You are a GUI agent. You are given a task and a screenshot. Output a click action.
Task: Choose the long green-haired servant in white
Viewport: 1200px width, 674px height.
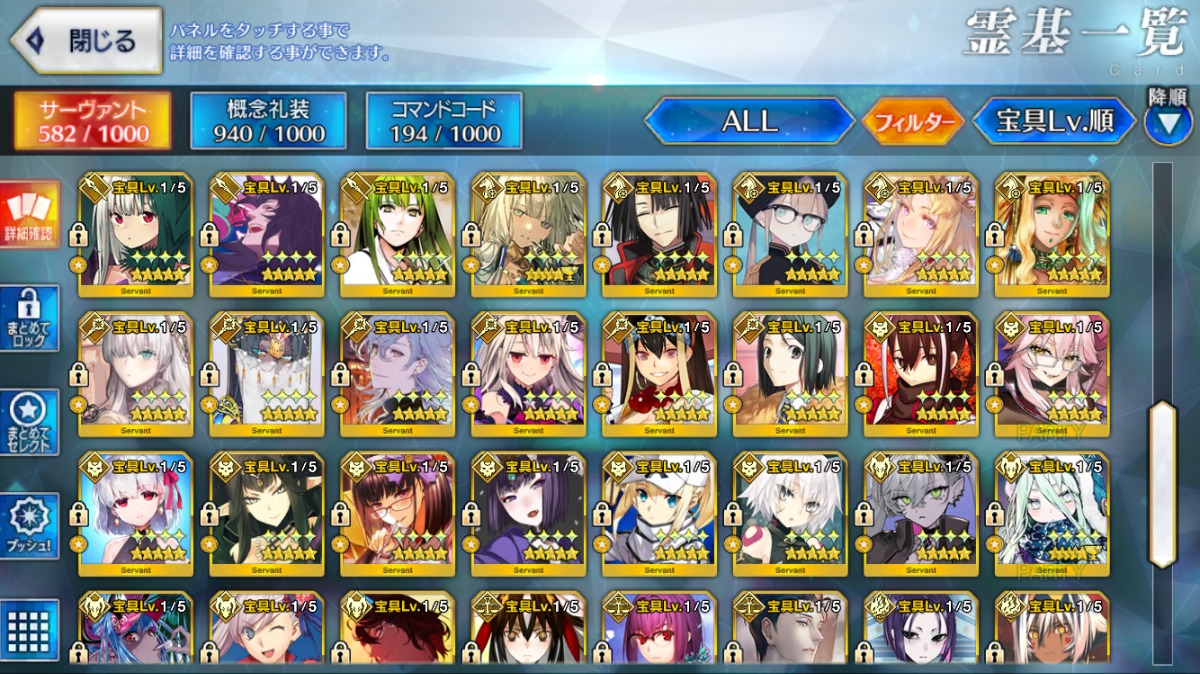398,236
